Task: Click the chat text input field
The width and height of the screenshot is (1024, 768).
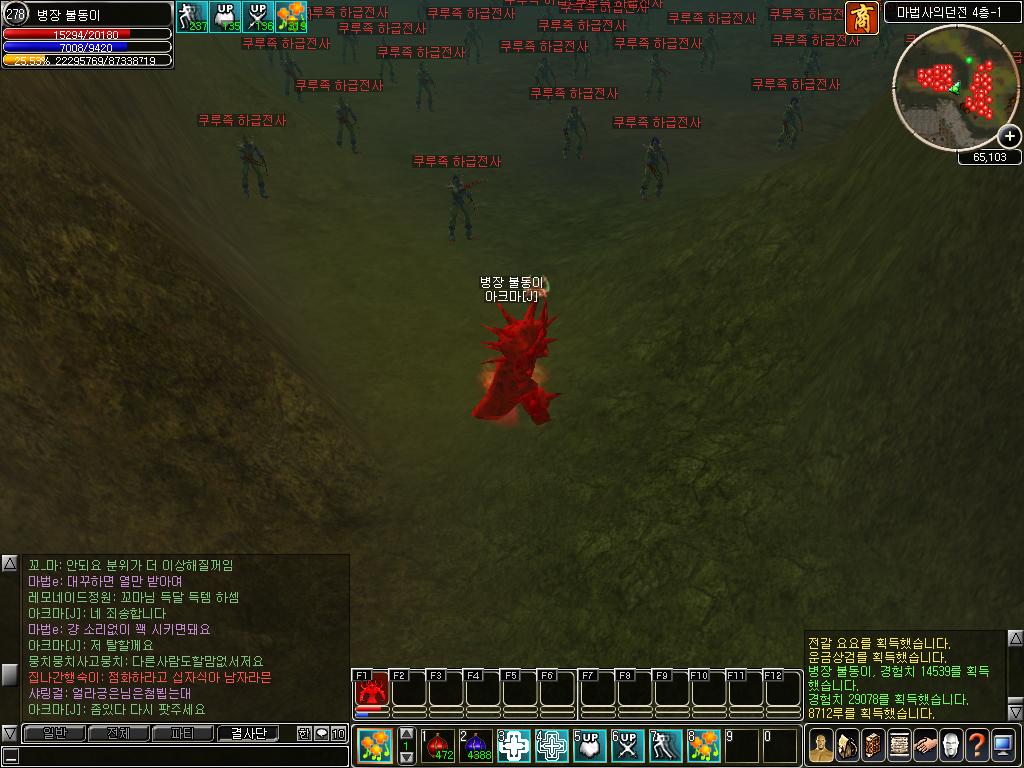Action: (180, 756)
